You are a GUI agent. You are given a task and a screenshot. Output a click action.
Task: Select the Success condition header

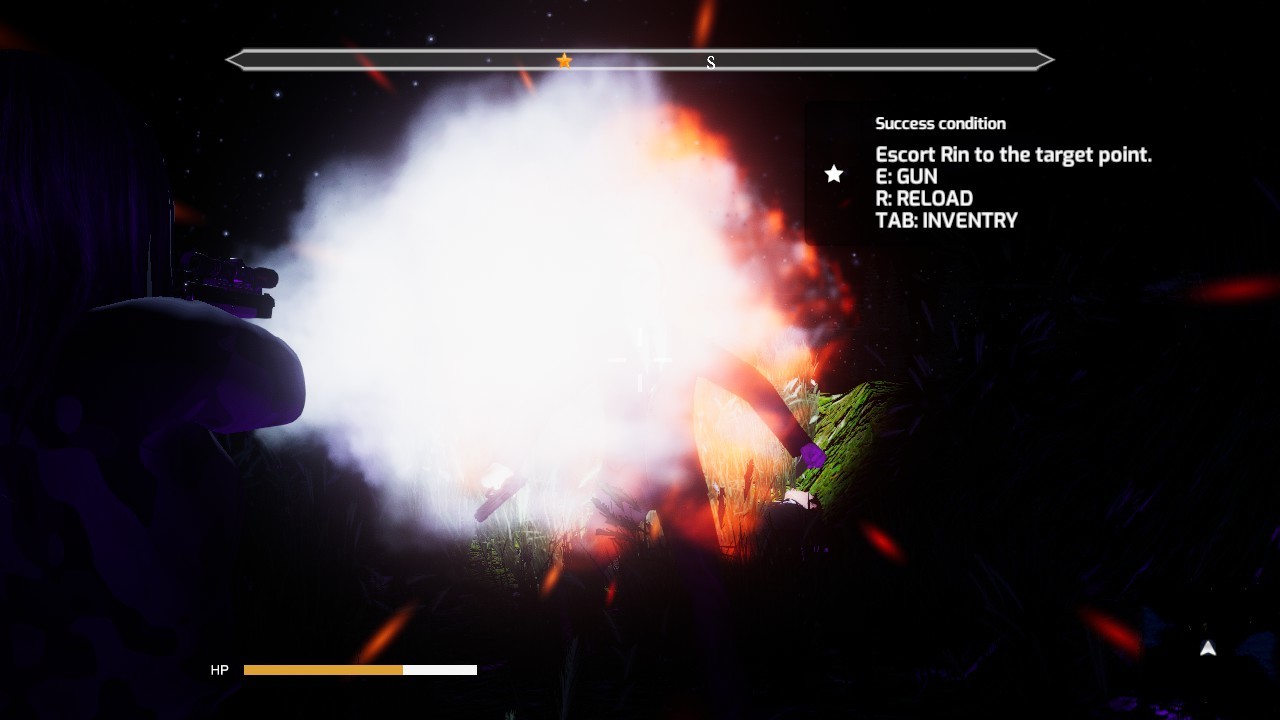[940, 123]
